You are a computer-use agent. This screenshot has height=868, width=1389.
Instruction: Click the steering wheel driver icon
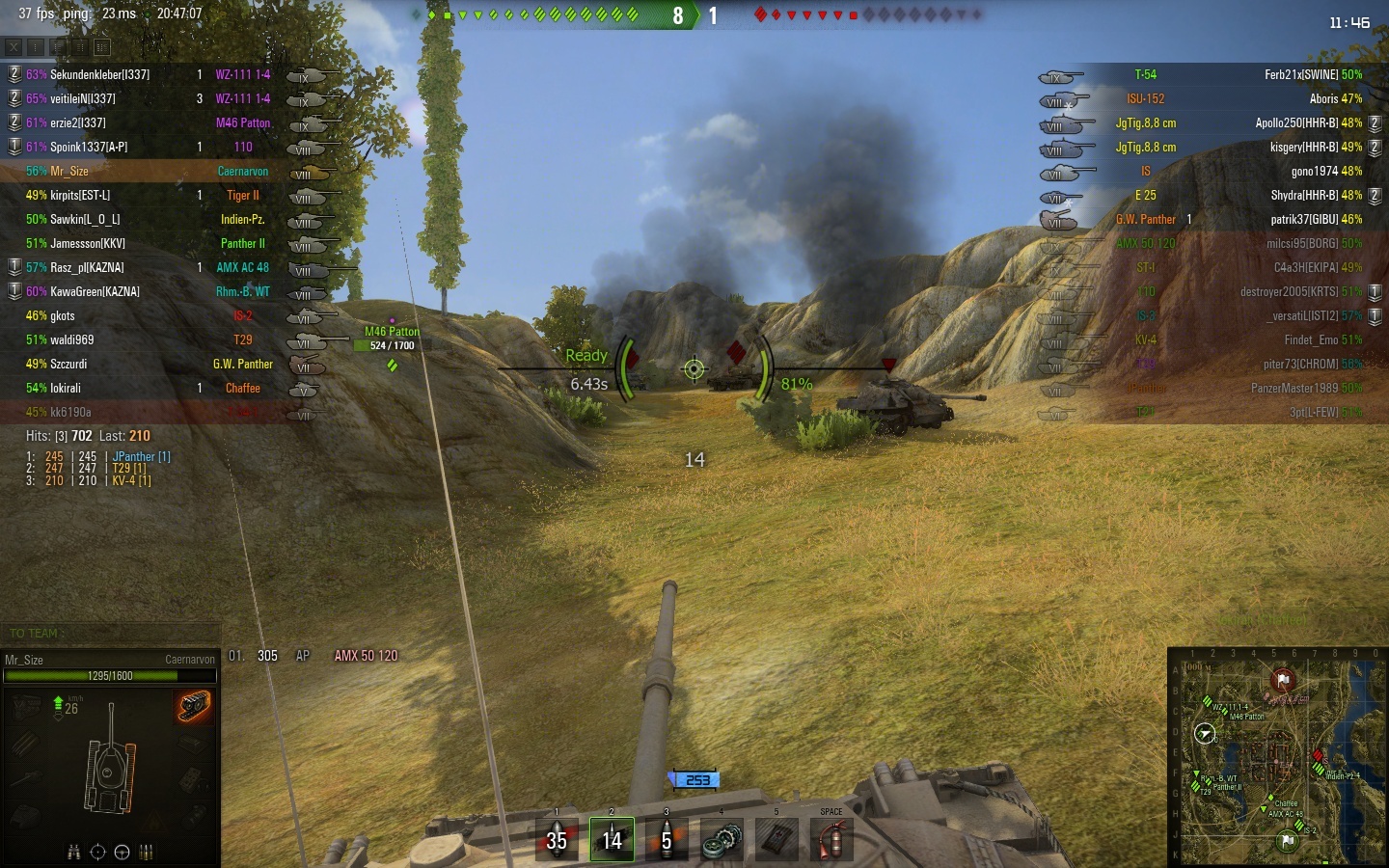point(122,852)
